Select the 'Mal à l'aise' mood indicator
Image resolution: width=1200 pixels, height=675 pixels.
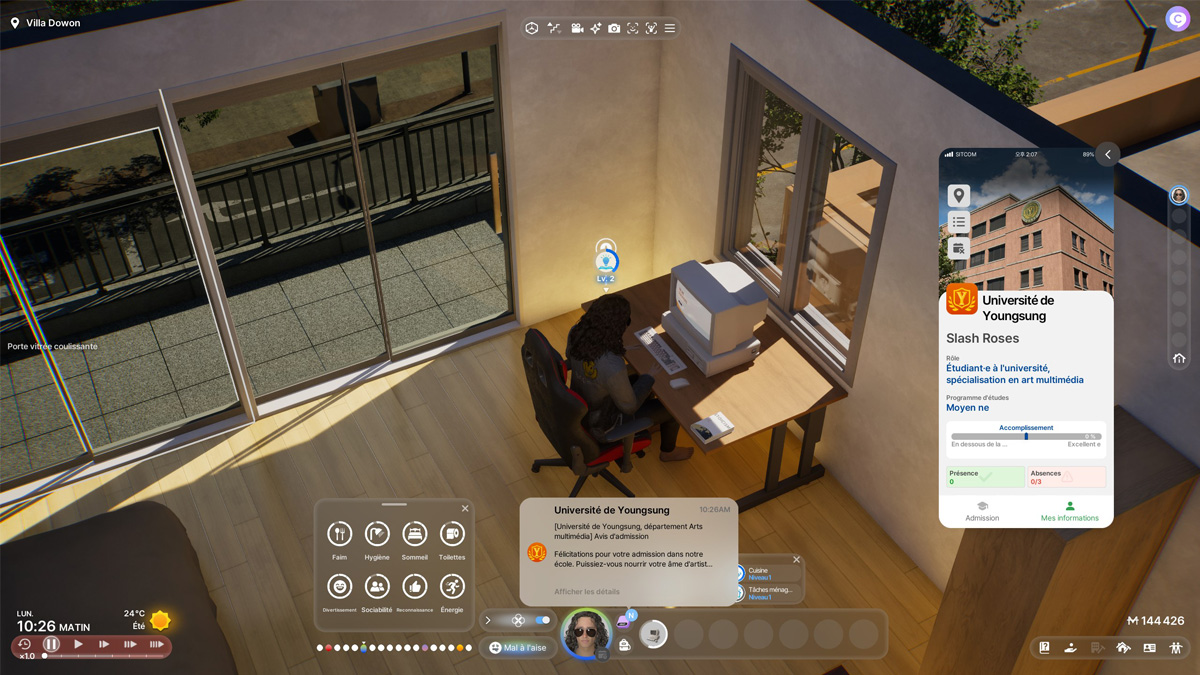518,648
